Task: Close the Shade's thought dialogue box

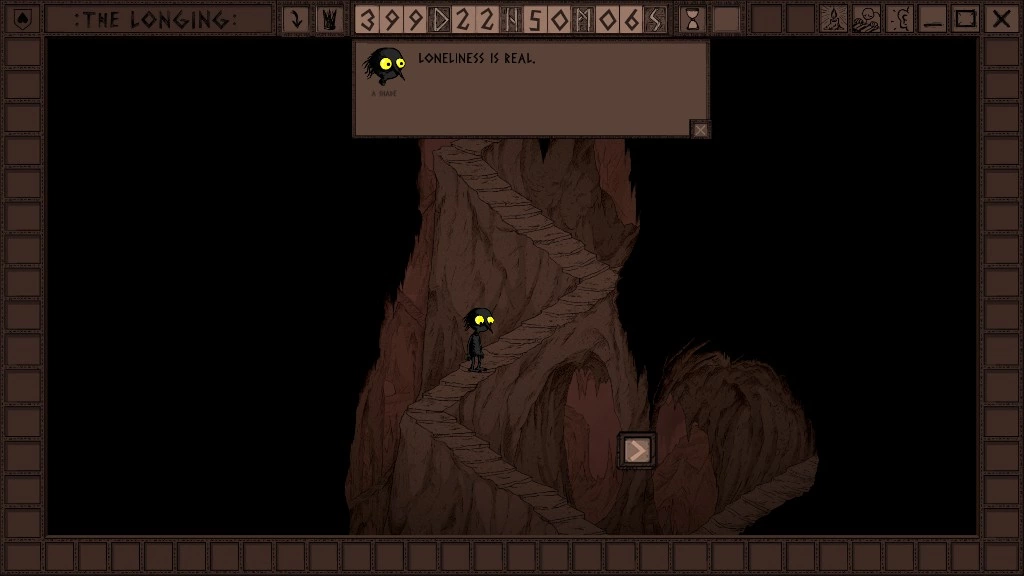Action: [x=701, y=129]
